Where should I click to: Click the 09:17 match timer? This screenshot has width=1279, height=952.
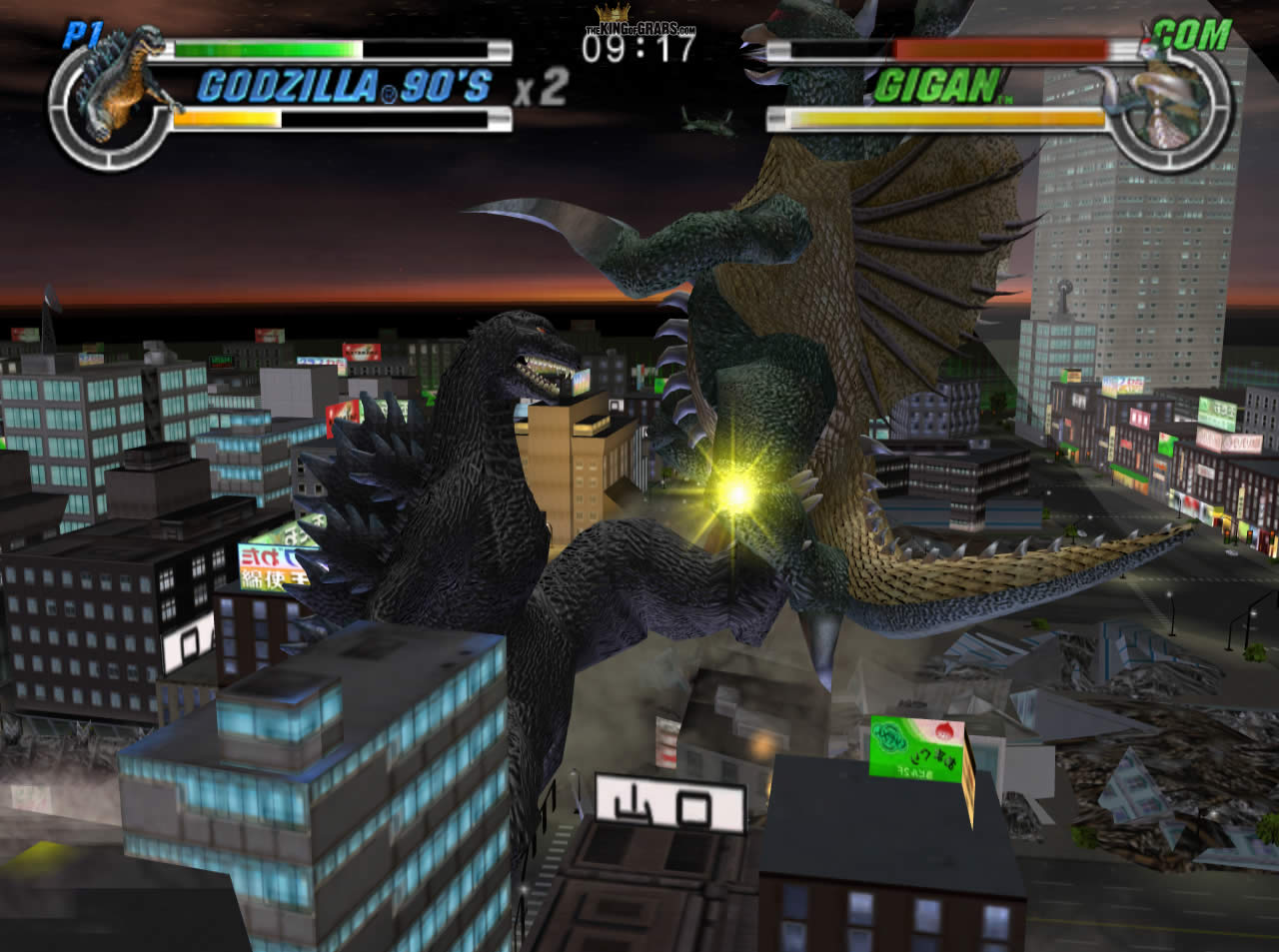(640, 46)
